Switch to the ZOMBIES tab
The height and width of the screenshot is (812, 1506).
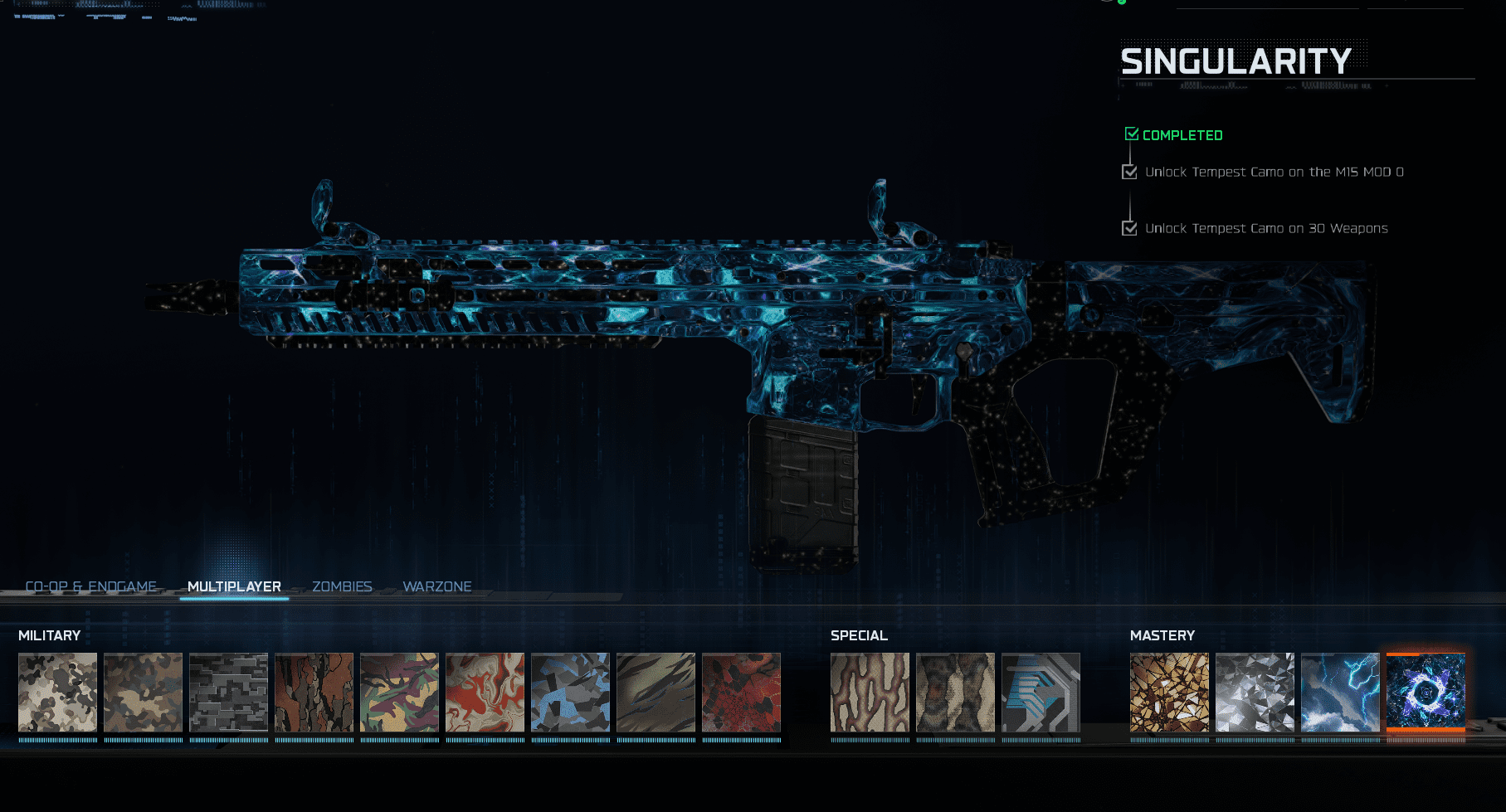[x=343, y=586]
